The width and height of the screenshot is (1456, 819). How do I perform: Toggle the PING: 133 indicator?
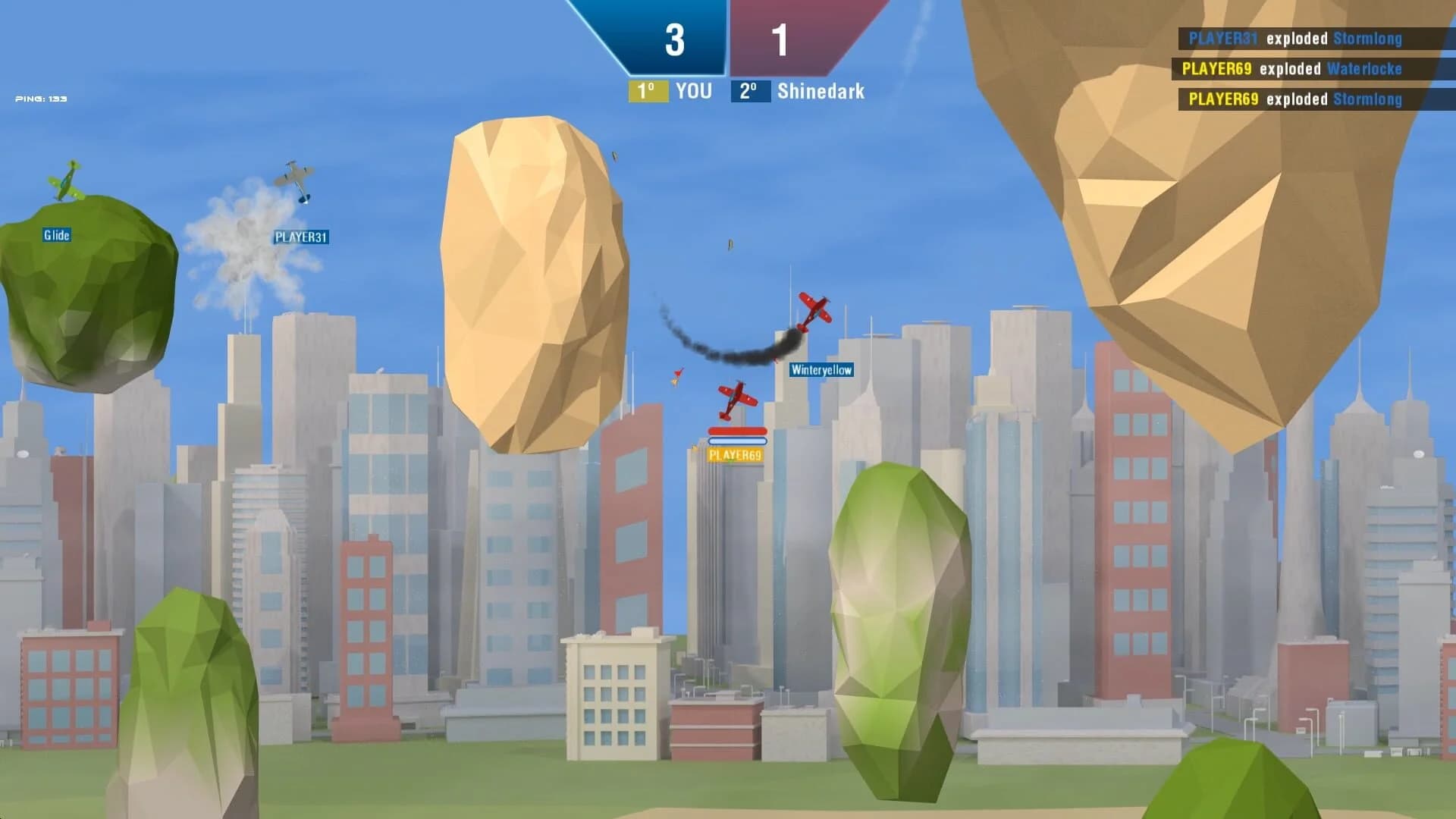pos(39,98)
